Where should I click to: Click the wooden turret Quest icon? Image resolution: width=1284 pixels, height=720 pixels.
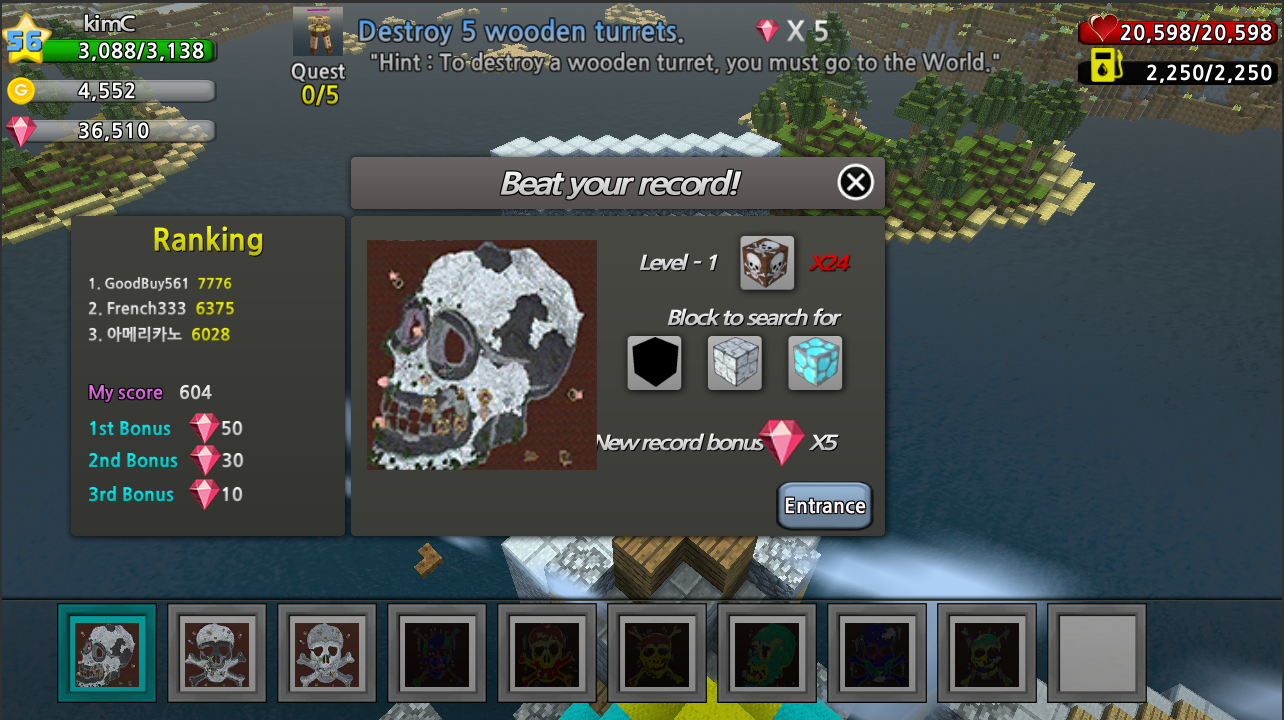(x=317, y=30)
